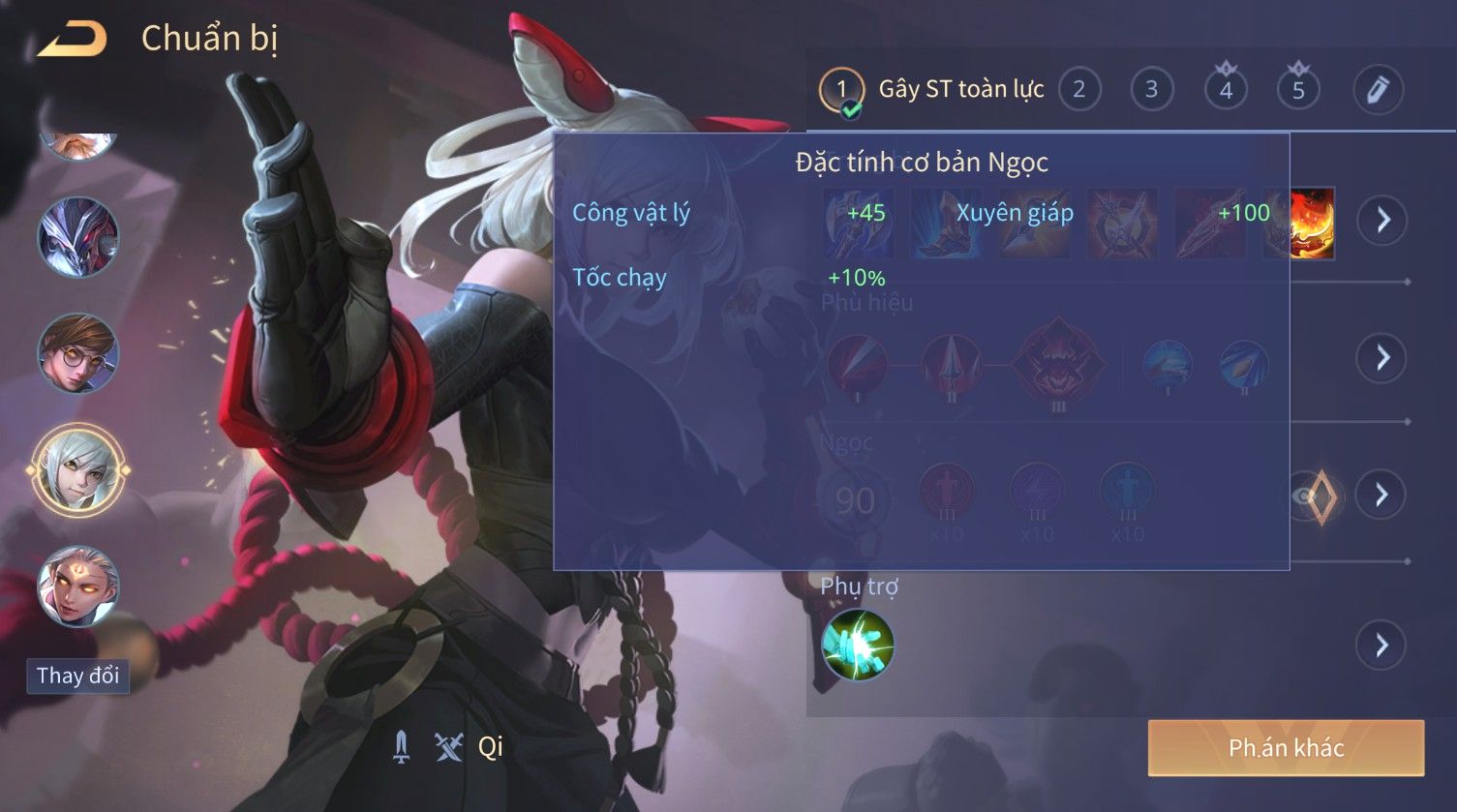This screenshot has height=812, width=1457.
Task: Click the Thay đổi hero change button
Action: pos(77,675)
